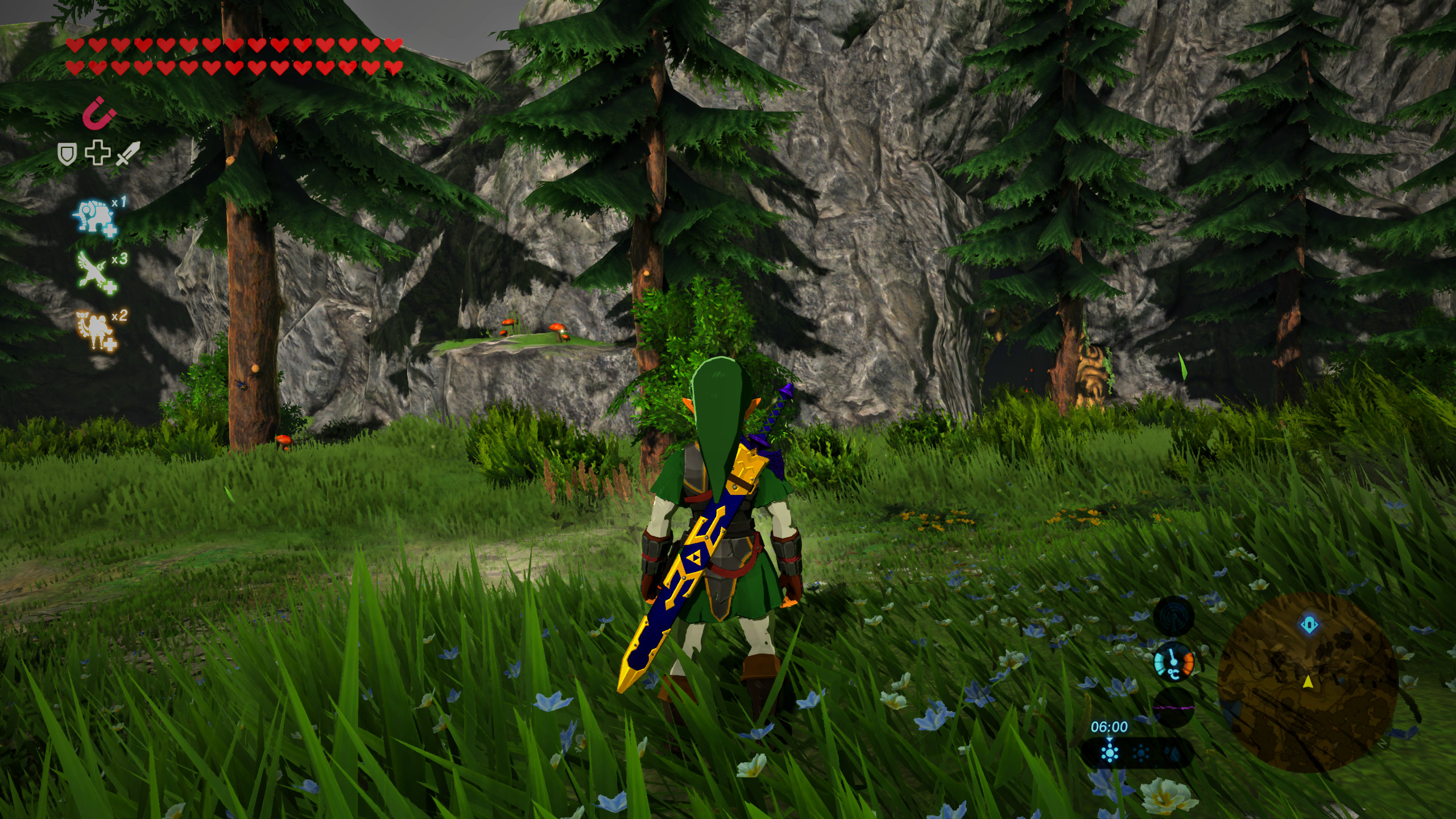This screenshot has height=819, width=1456.
Task: Expand the health cross indicator
Action: pyautogui.click(x=97, y=151)
